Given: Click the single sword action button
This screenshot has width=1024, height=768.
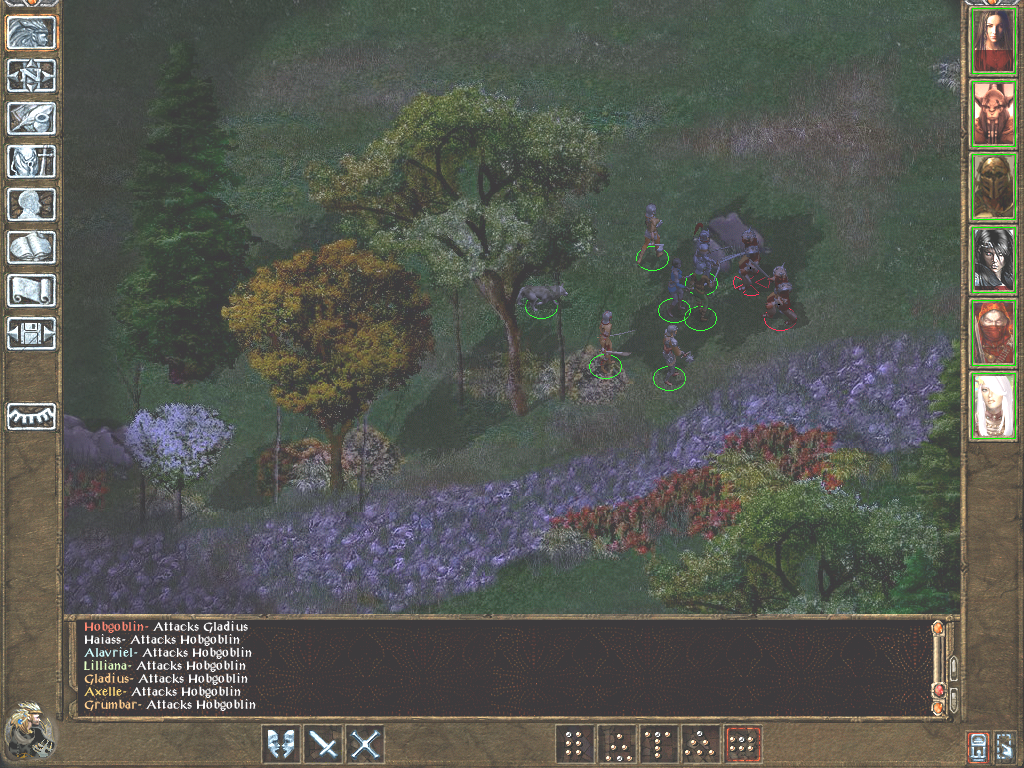Looking at the screenshot, I should point(324,744).
